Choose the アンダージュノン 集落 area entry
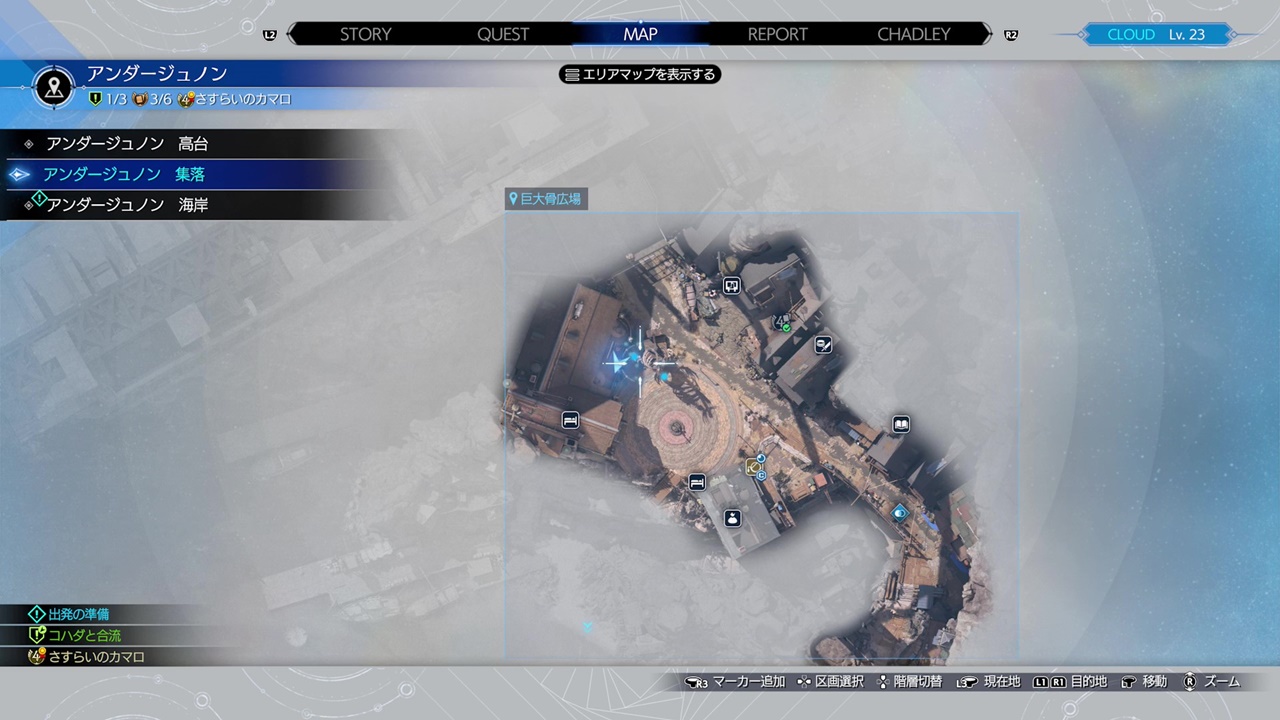 (124, 174)
